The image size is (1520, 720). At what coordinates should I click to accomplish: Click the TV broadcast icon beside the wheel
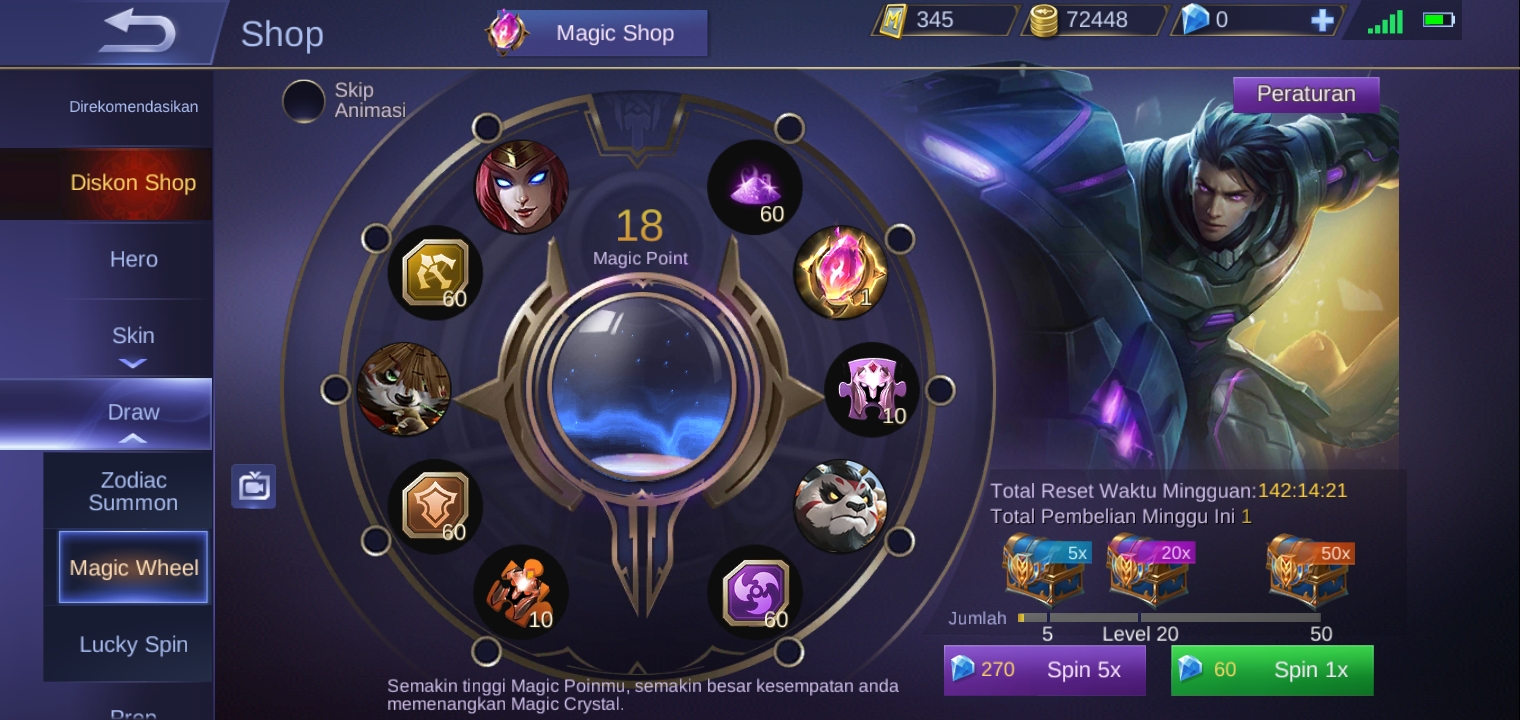point(253,487)
